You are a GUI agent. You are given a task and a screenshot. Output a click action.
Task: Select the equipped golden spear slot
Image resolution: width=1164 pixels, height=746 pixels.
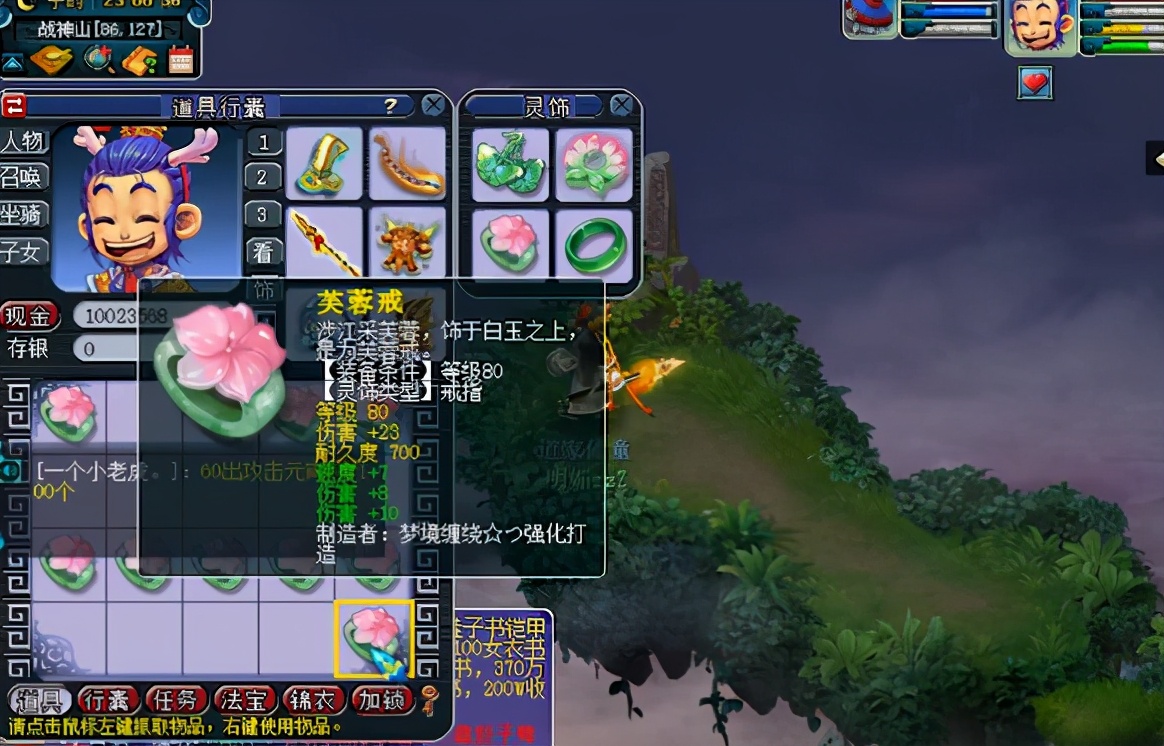(324, 243)
